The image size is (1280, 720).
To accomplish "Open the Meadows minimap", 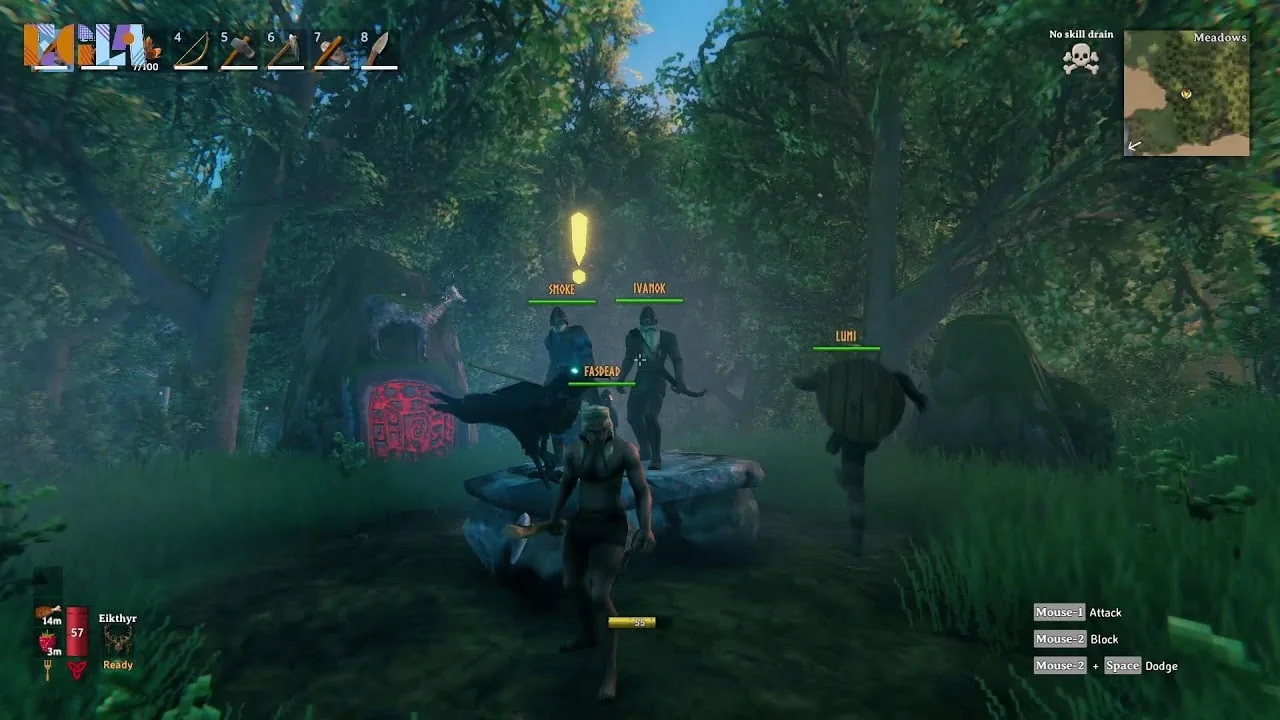I will click(x=1186, y=93).
